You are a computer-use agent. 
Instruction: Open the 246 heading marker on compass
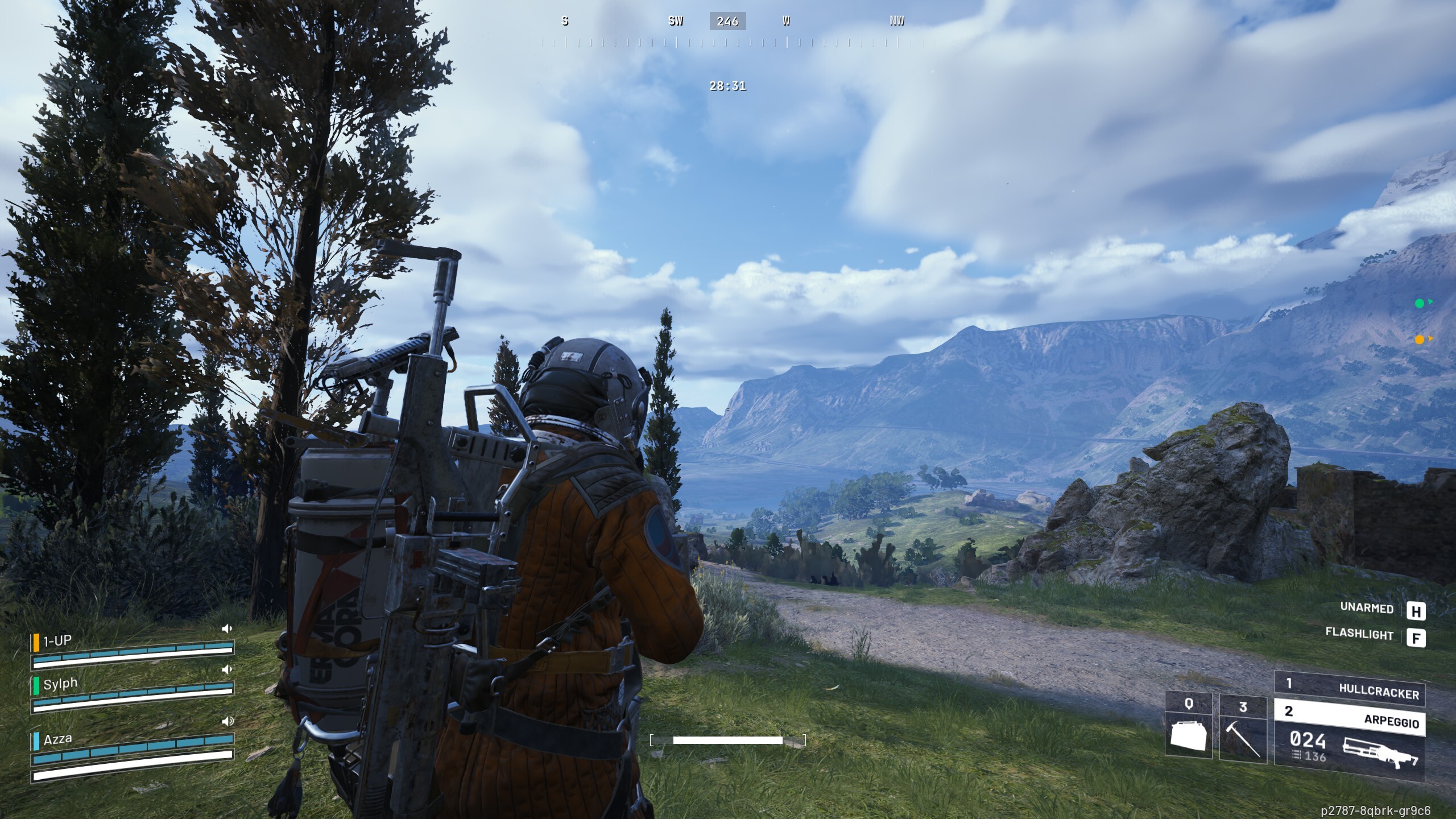coord(728,22)
